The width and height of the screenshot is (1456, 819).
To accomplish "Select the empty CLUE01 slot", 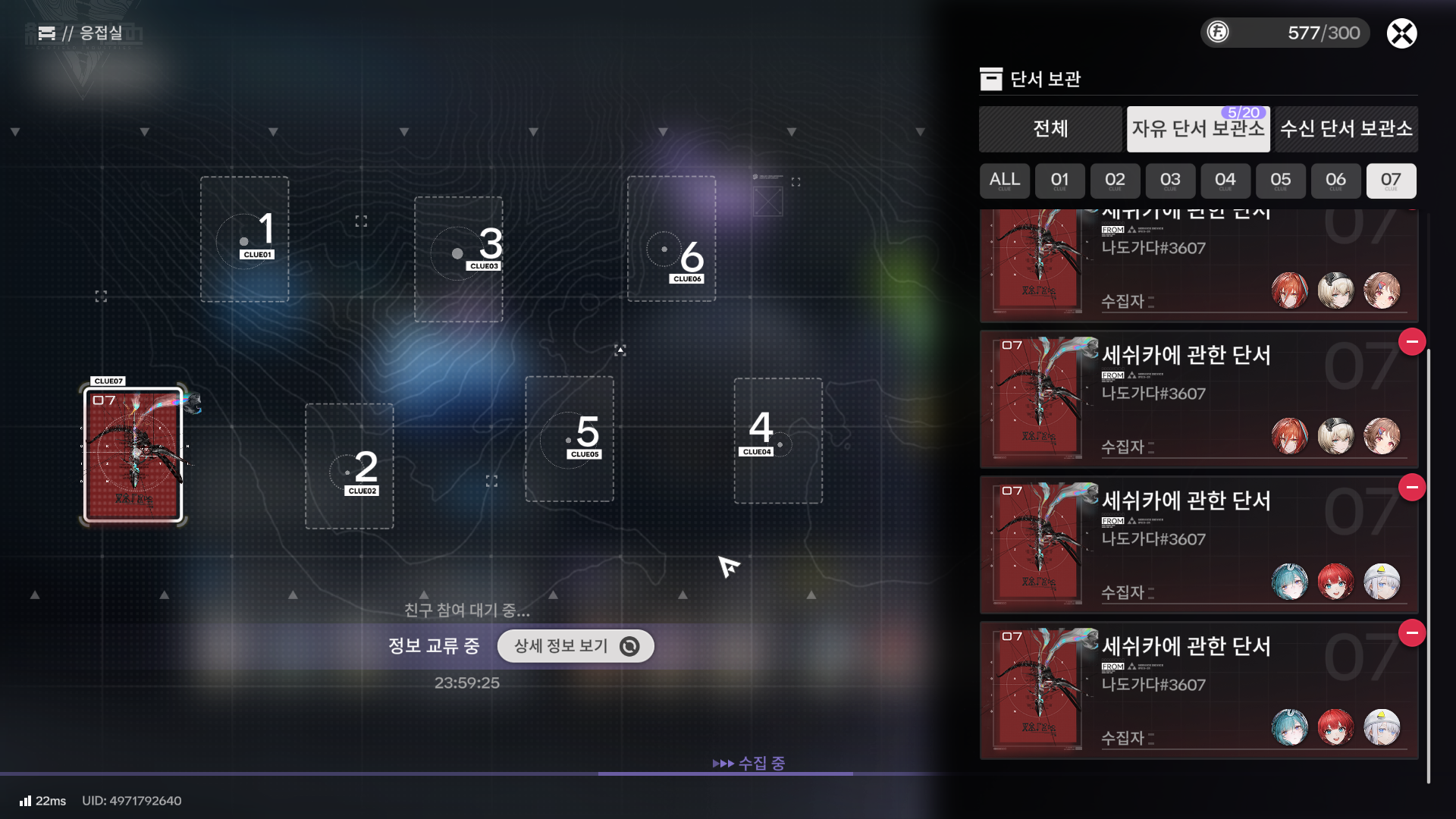I will (244, 239).
